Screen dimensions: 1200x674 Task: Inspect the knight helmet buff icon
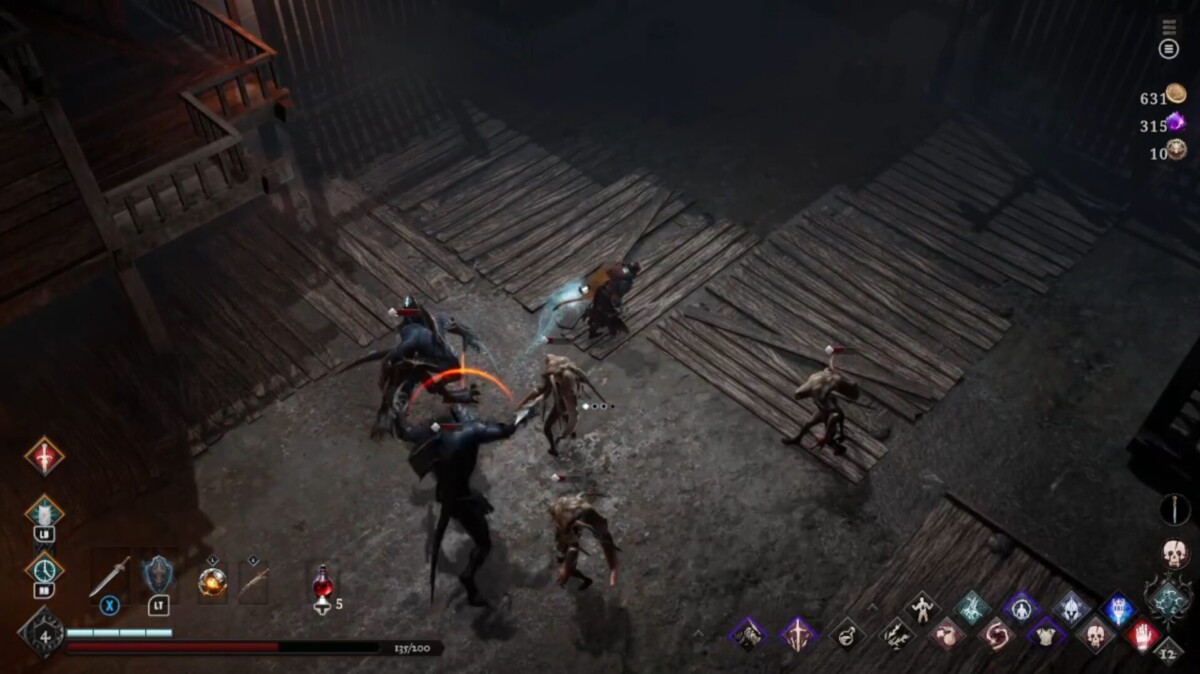pos(1070,607)
